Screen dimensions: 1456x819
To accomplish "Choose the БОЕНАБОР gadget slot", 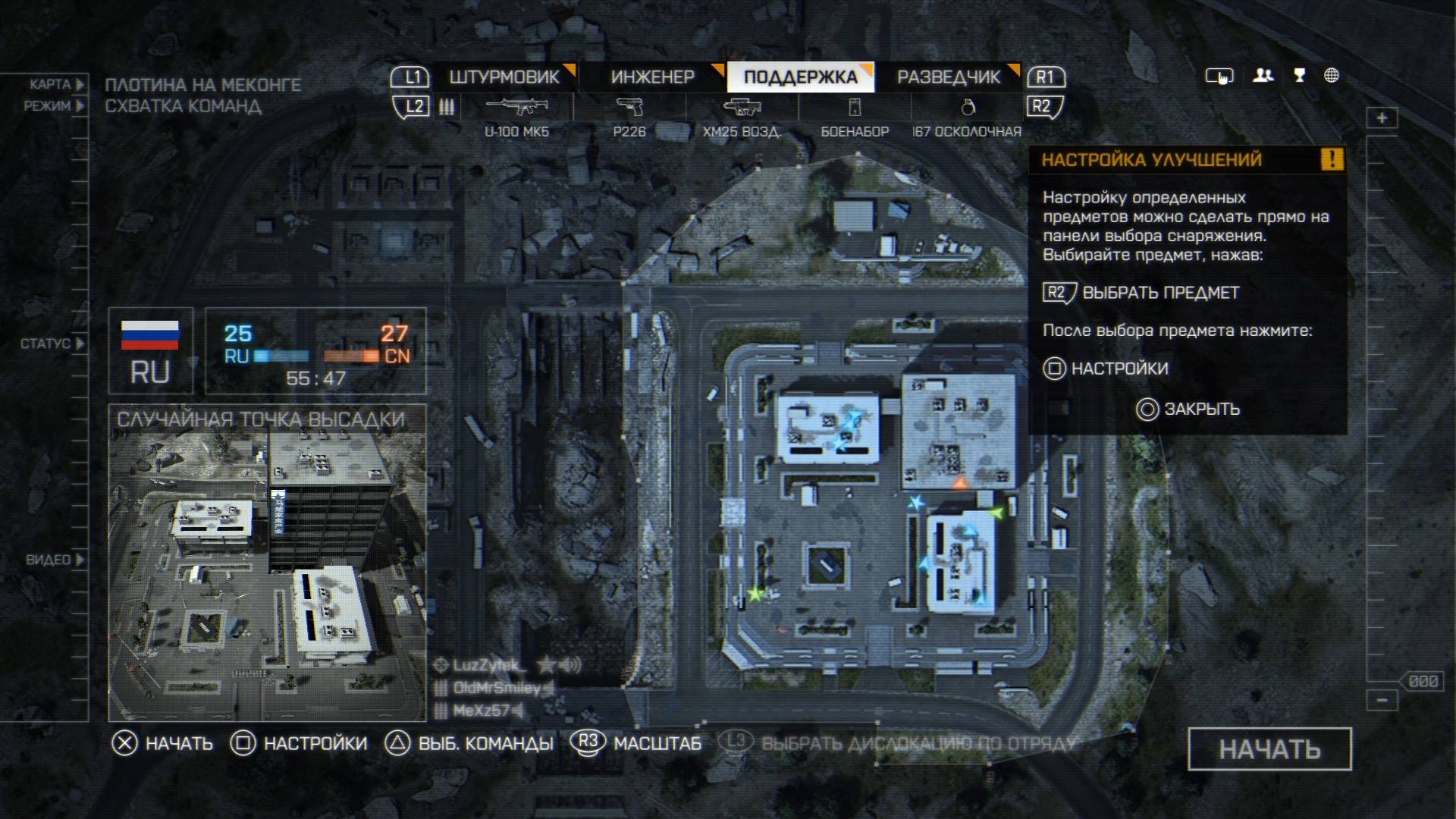I will coord(855,115).
